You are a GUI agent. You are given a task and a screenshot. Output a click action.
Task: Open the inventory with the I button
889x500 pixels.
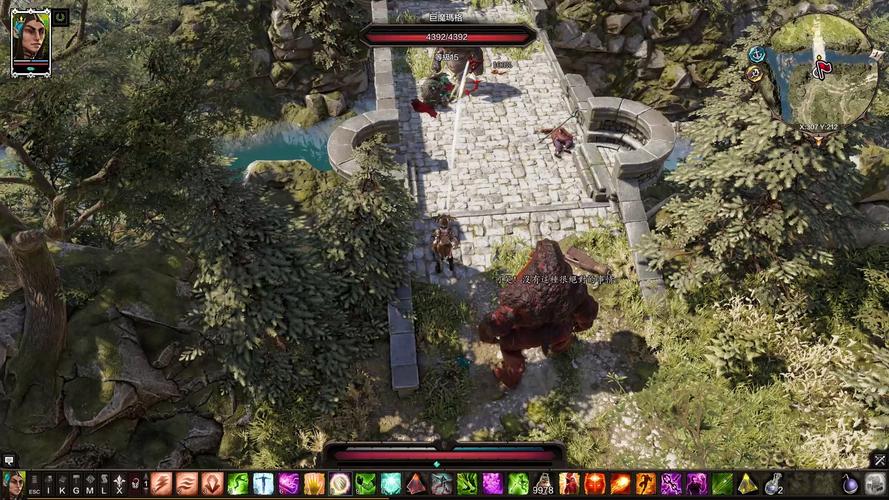click(48, 485)
